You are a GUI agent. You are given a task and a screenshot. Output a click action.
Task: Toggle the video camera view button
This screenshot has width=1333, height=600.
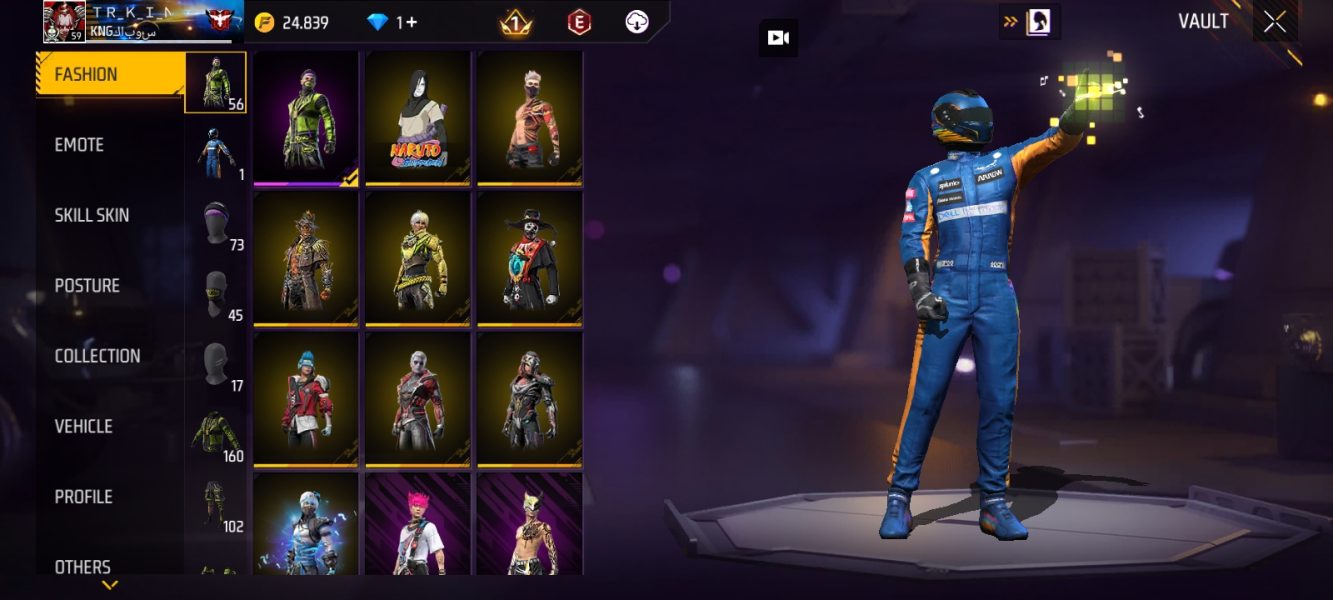[x=778, y=38]
